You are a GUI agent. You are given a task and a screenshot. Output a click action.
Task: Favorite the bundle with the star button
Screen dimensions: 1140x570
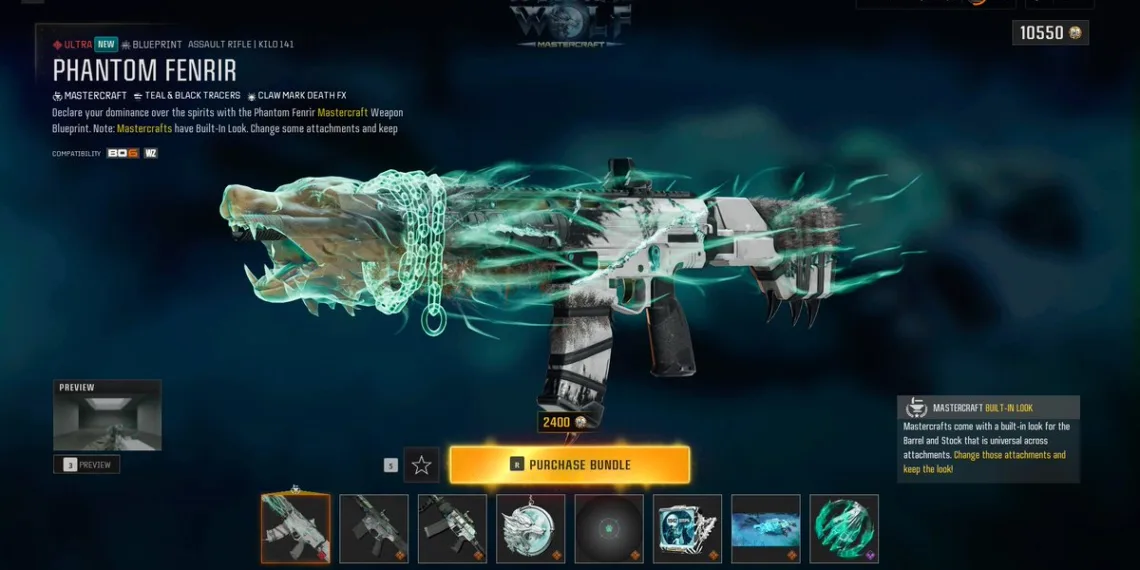tap(421, 465)
